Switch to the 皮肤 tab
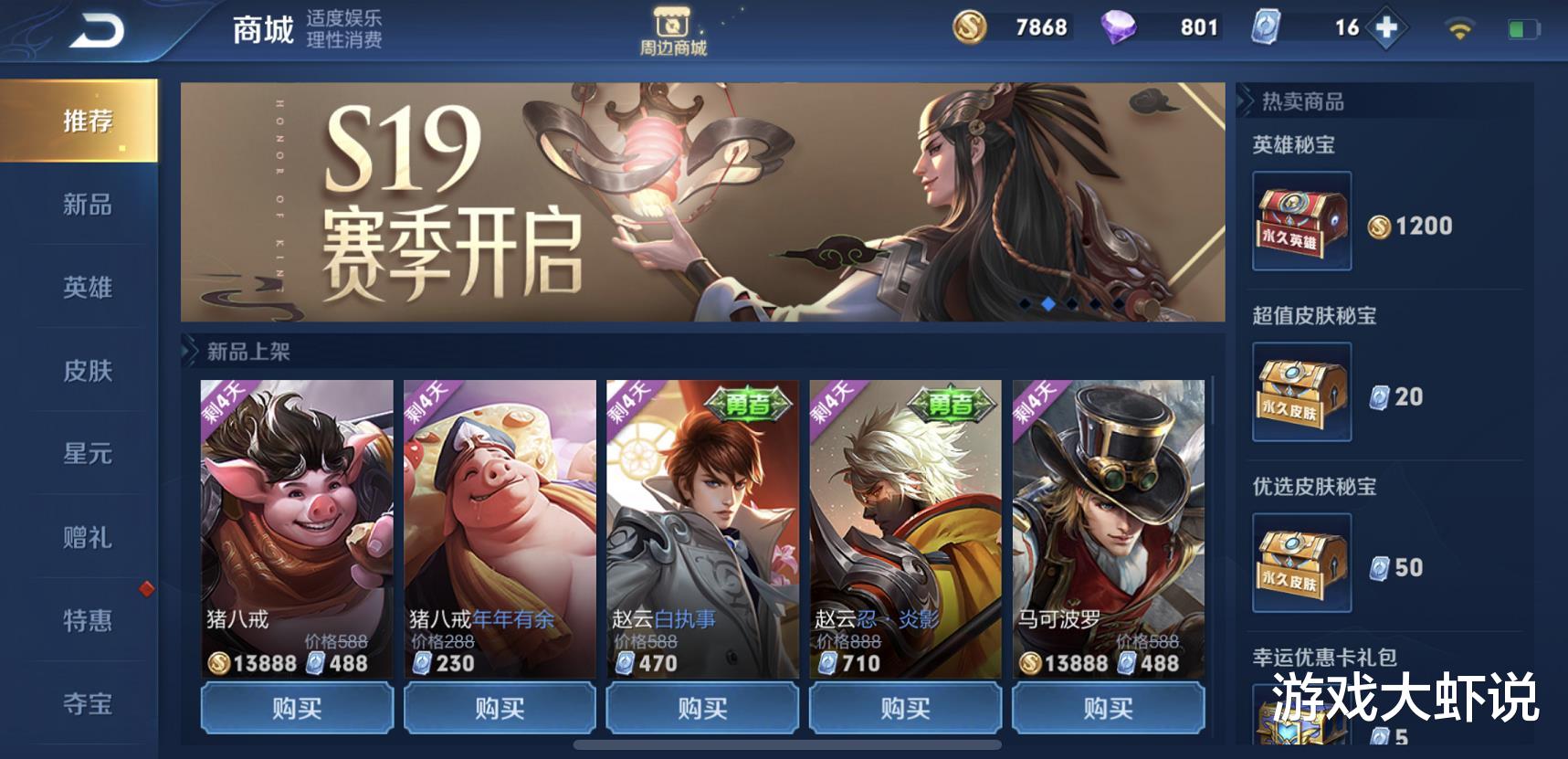 point(88,372)
